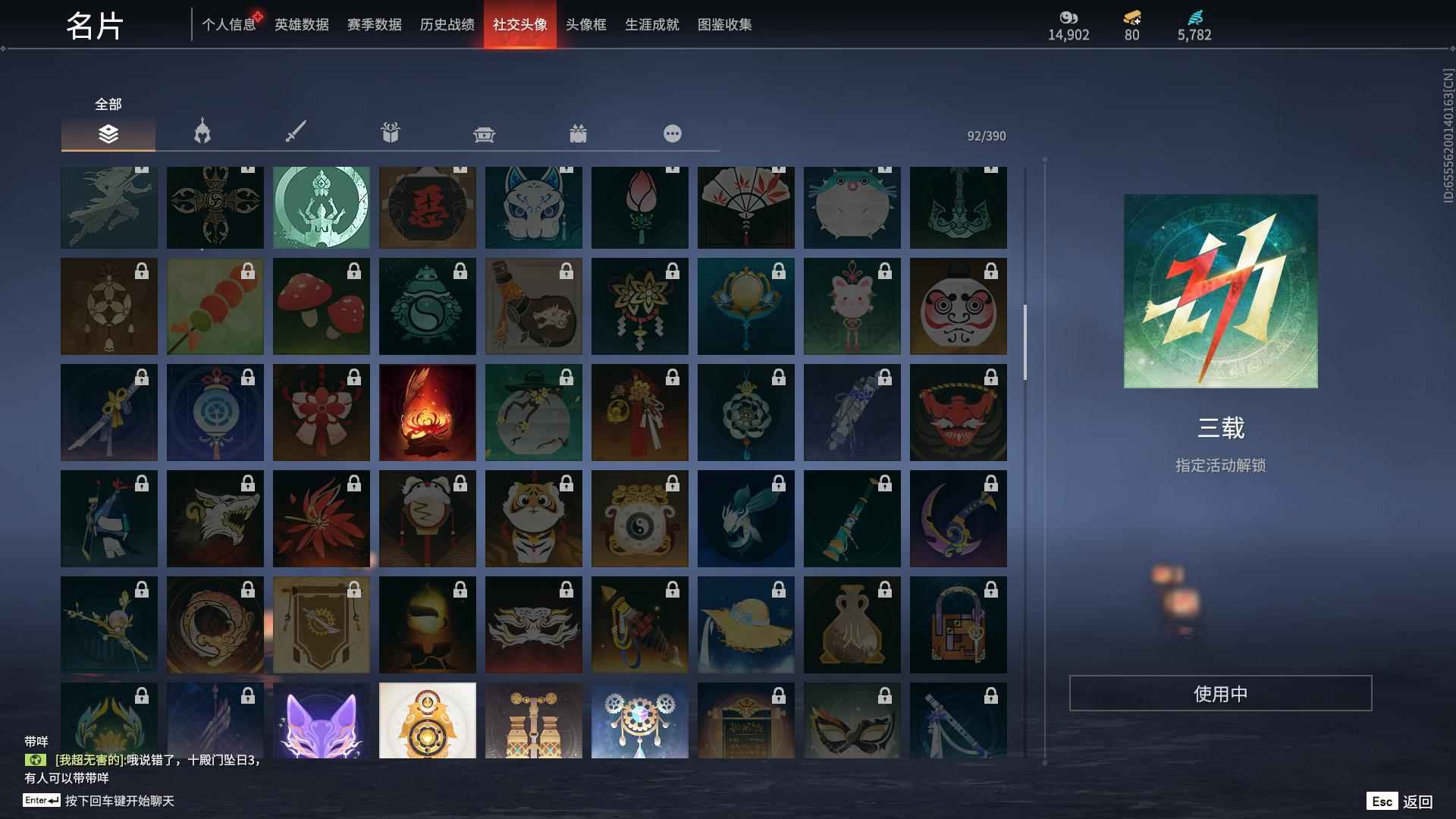Open the ellipsis miscellaneous filter icon
The width and height of the screenshot is (1456, 819).
tap(673, 133)
